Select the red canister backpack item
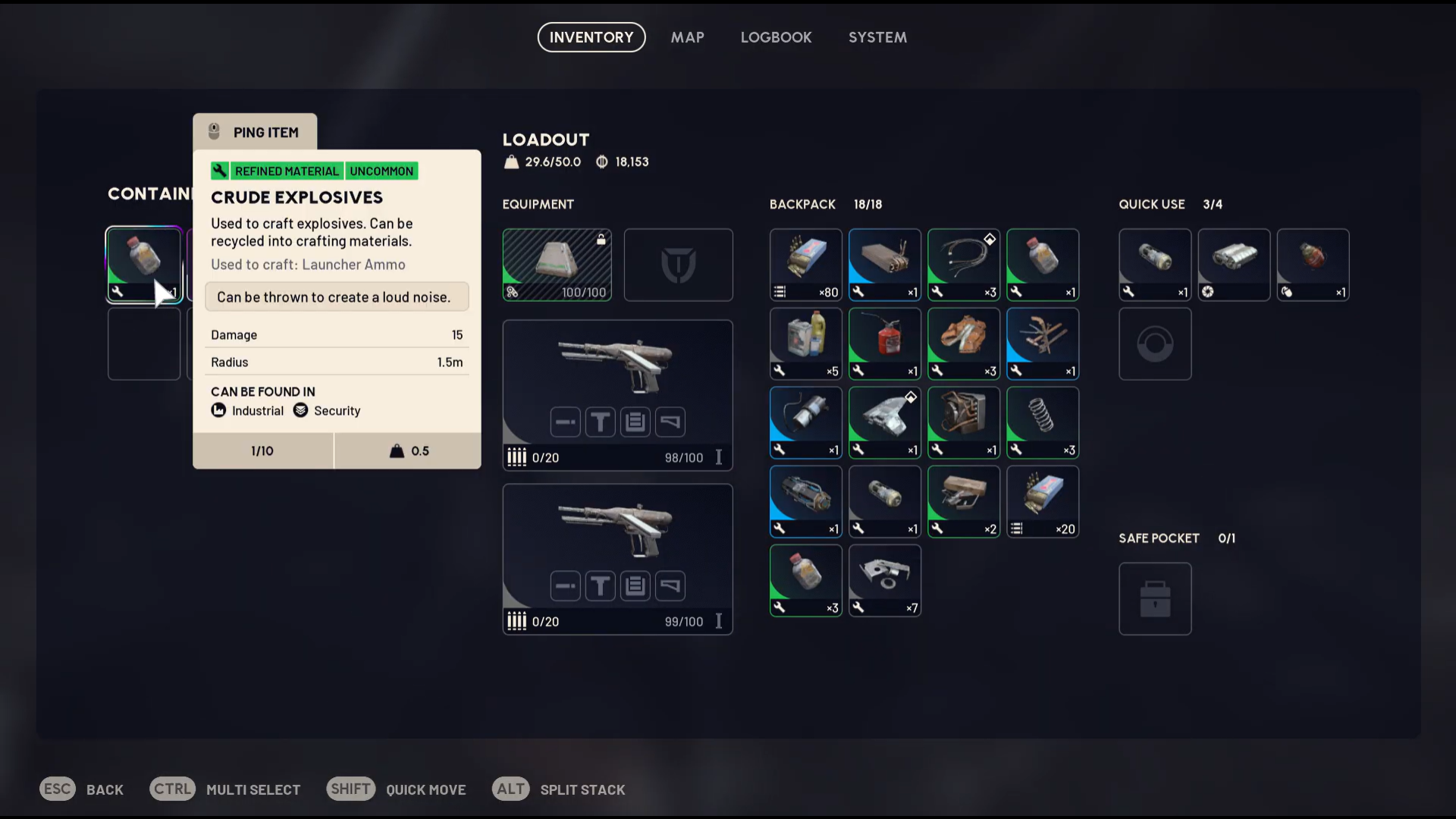The width and height of the screenshot is (1456, 819). point(884,344)
